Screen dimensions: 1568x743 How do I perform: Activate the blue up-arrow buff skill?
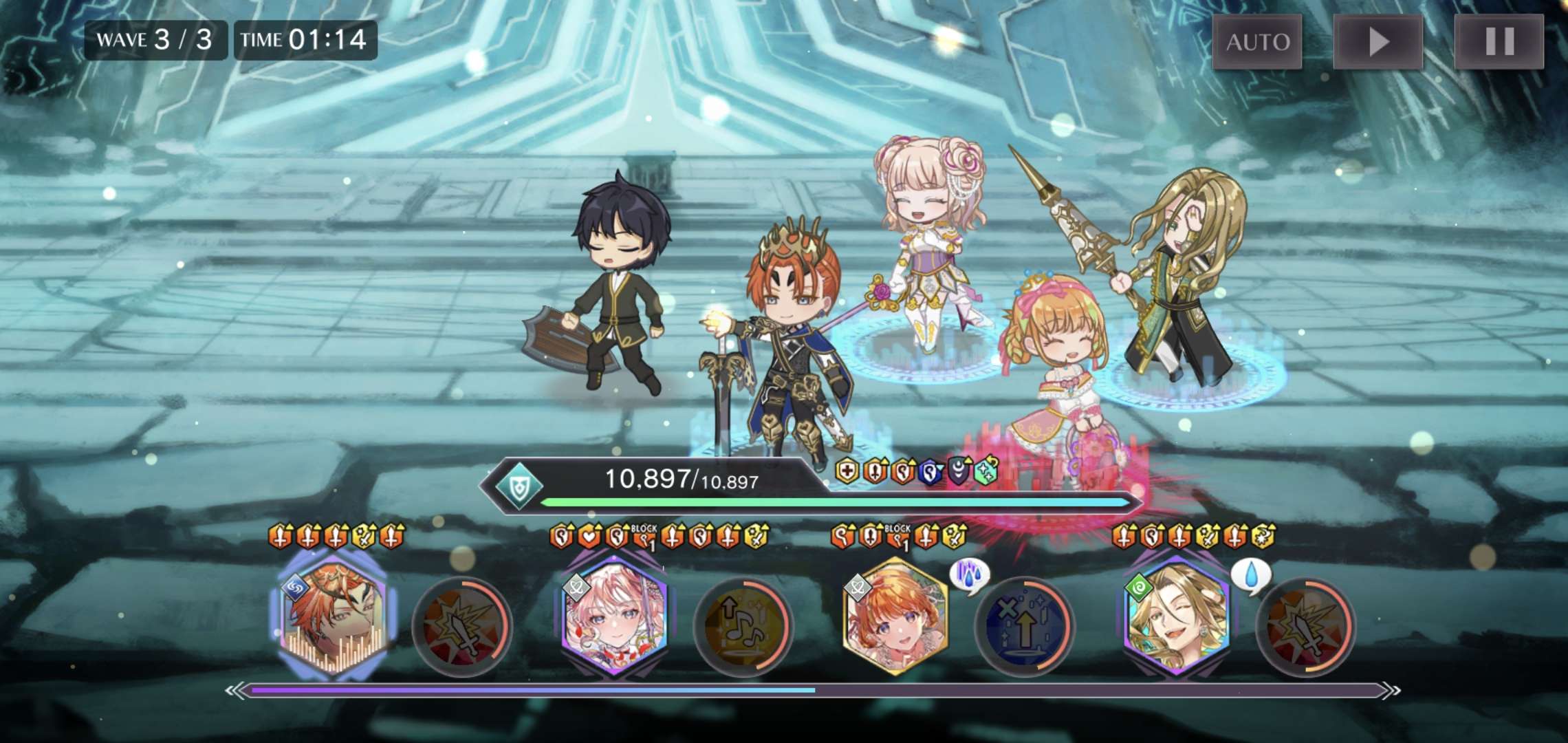[1024, 626]
